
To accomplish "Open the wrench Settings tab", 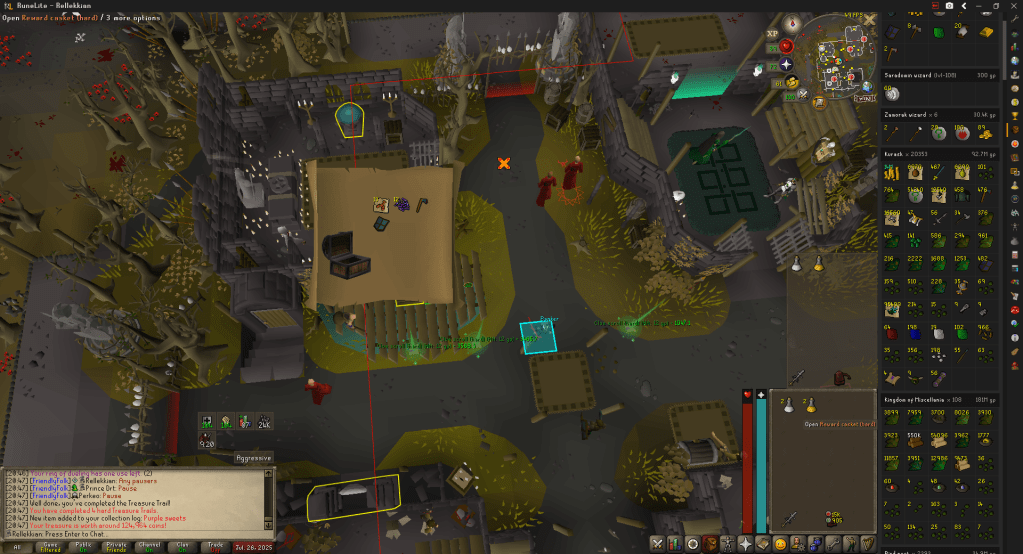I will click(834, 544).
